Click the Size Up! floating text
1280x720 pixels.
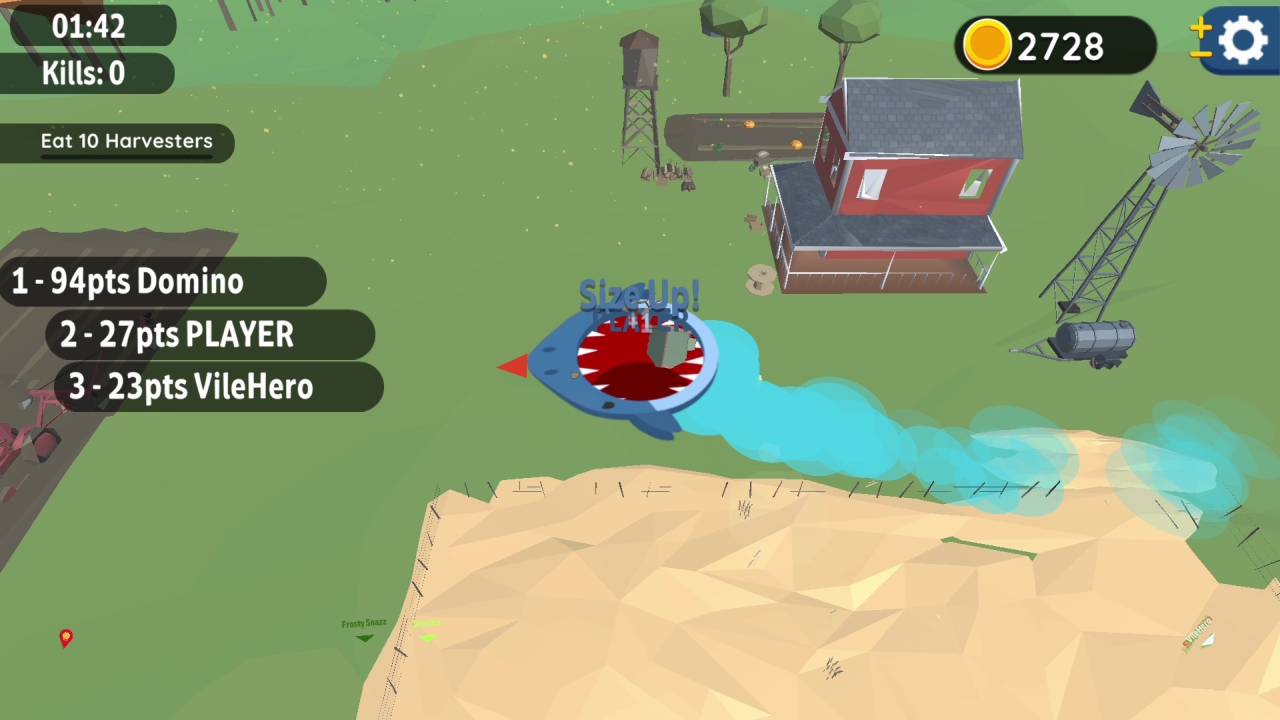pos(637,295)
